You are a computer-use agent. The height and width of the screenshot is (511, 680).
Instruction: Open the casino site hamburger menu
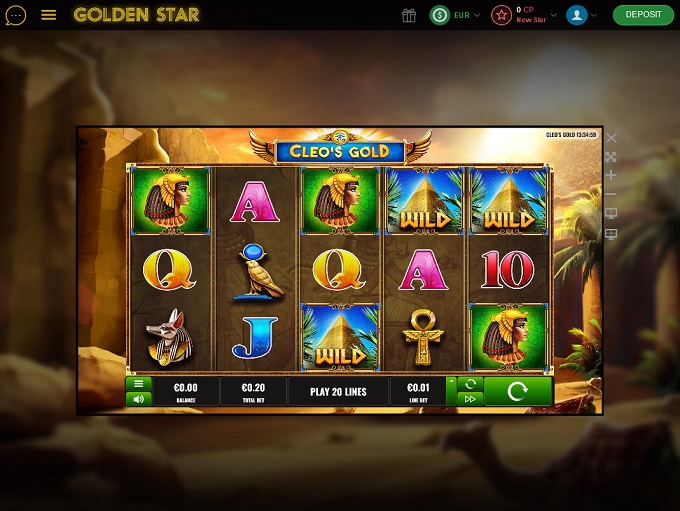click(49, 15)
